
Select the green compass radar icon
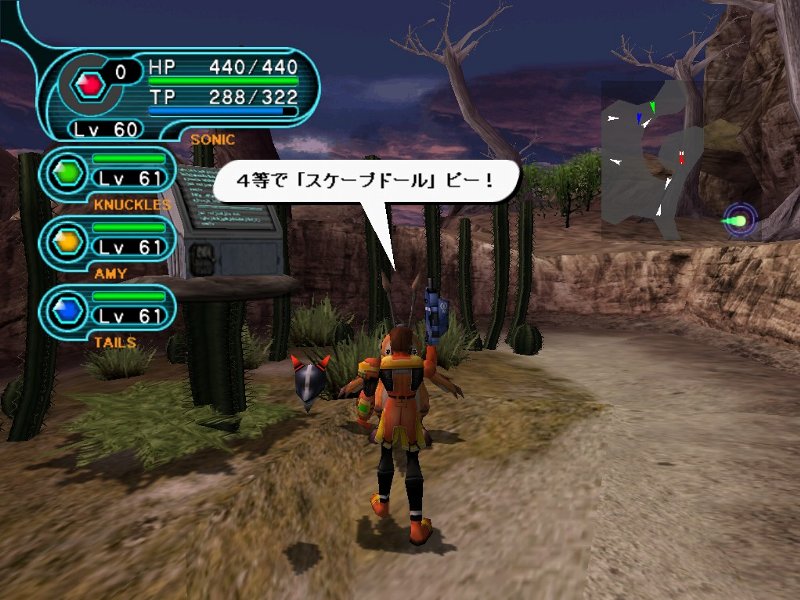click(x=741, y=219)
